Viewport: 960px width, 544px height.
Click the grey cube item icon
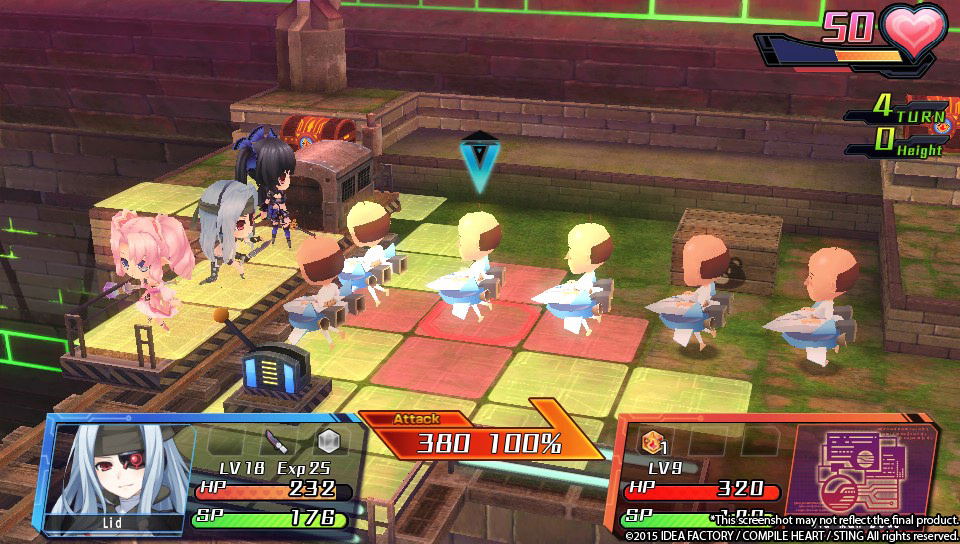(328, 441)
